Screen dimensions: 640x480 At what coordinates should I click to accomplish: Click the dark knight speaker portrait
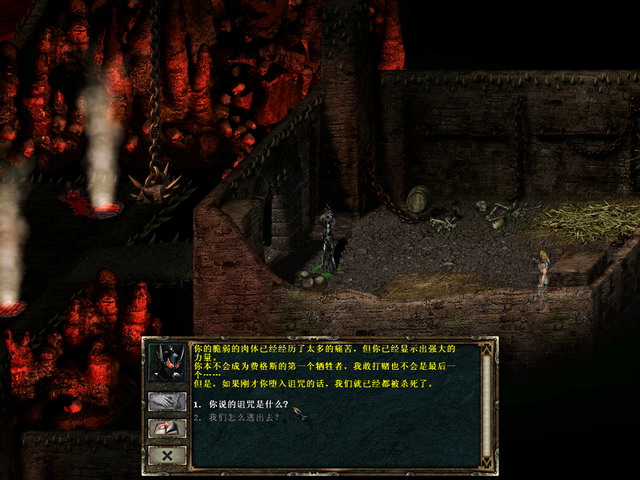166,363
